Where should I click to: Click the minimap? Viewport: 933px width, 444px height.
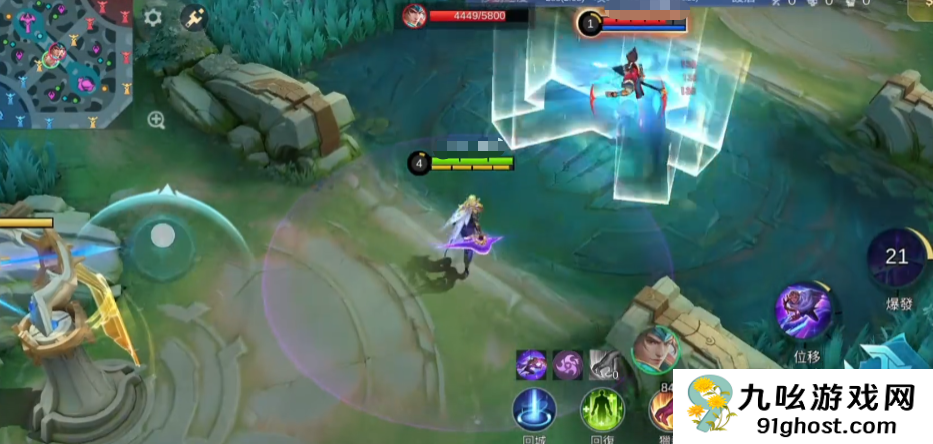pyautogui.click(x=66, y=65)
